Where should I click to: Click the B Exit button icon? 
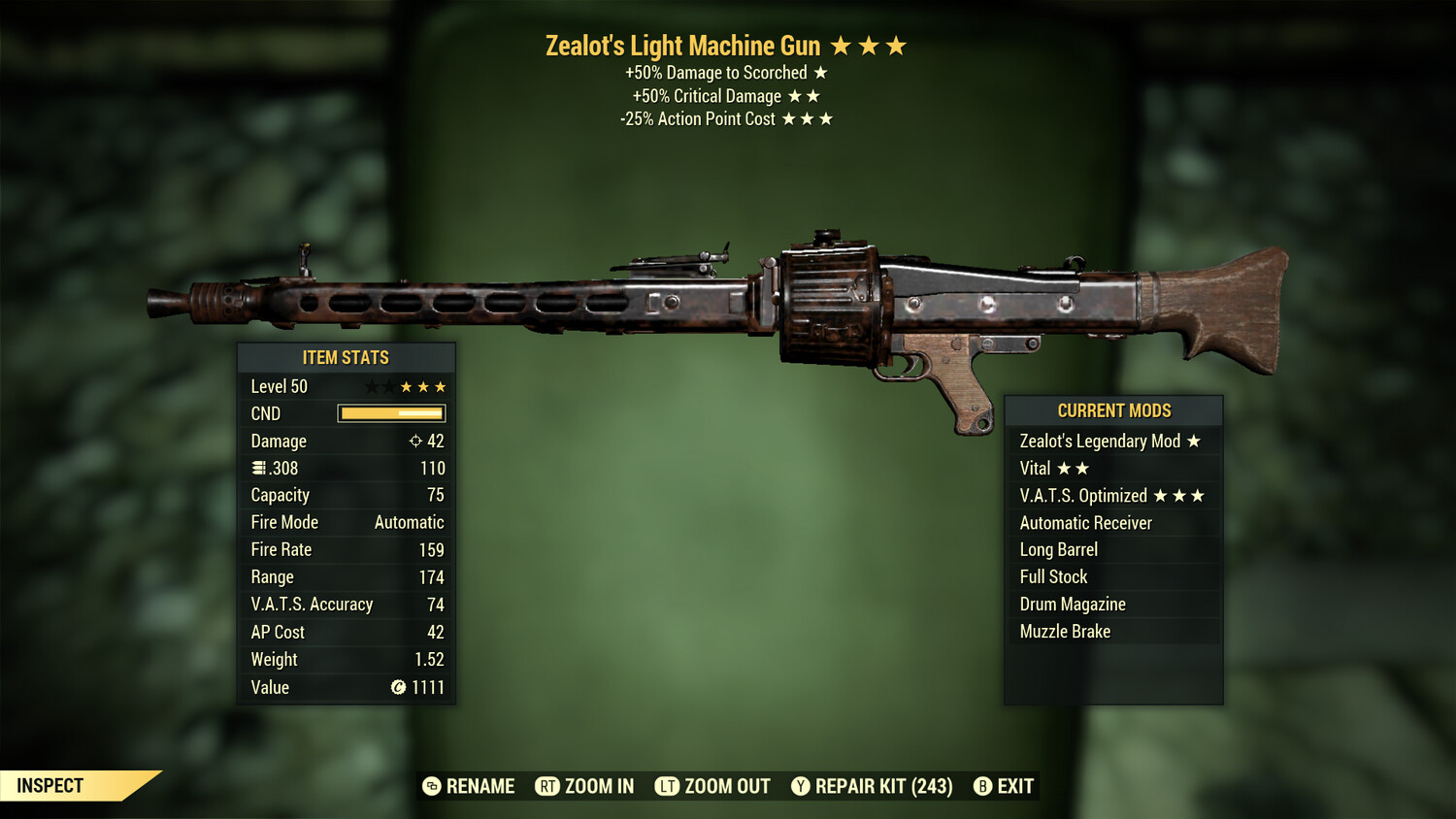coord(981,786)
